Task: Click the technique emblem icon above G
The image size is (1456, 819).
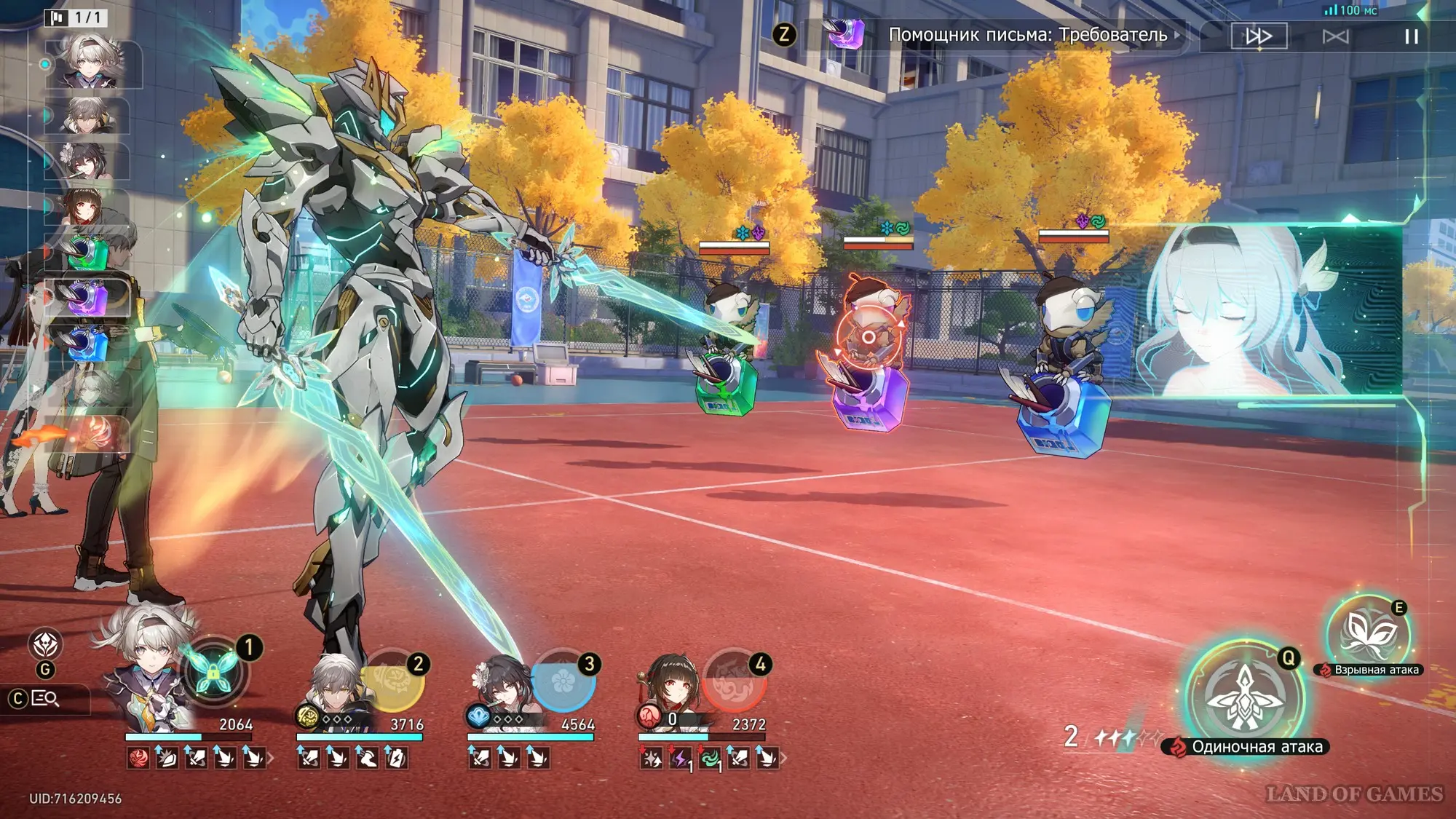Action: point(45,644)
